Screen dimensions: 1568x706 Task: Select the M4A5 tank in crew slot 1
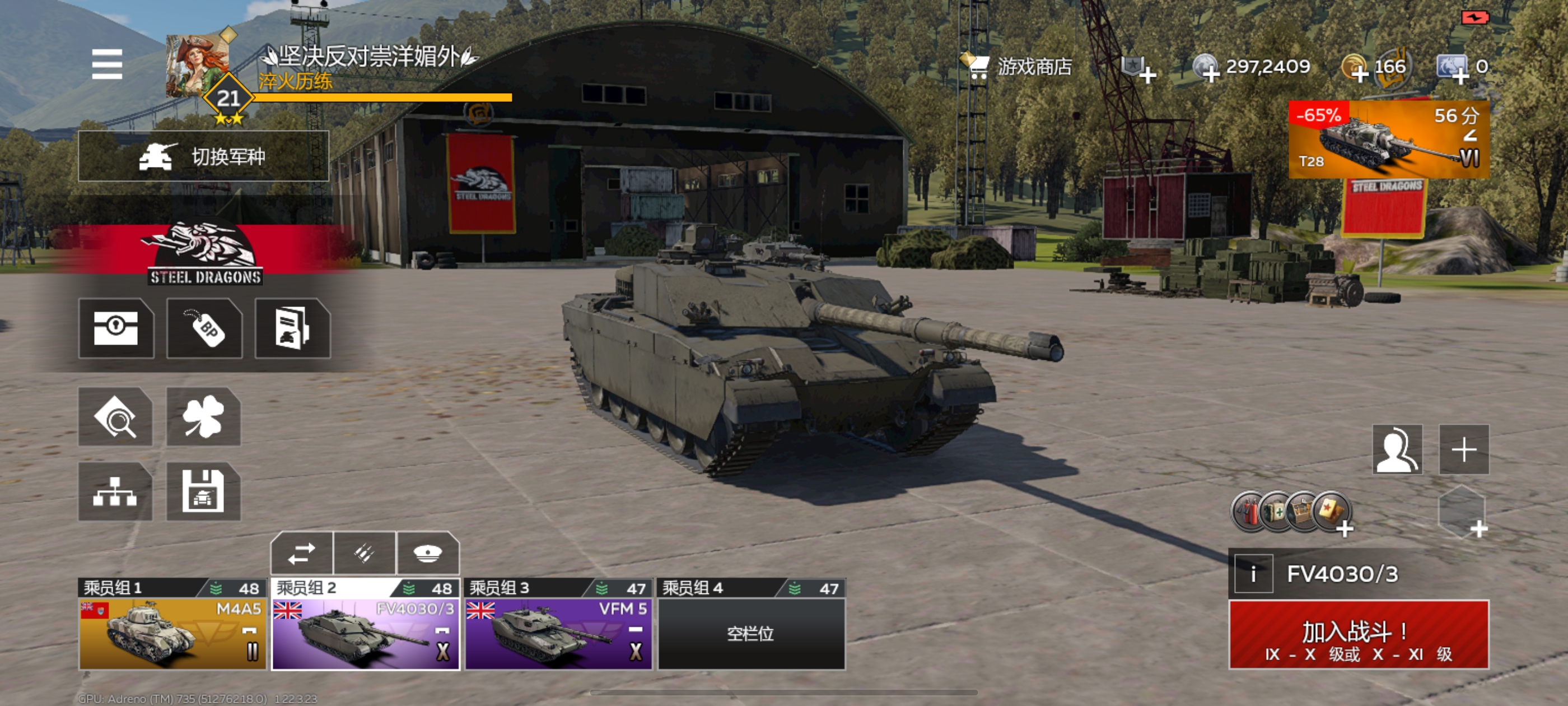point(172,634)
